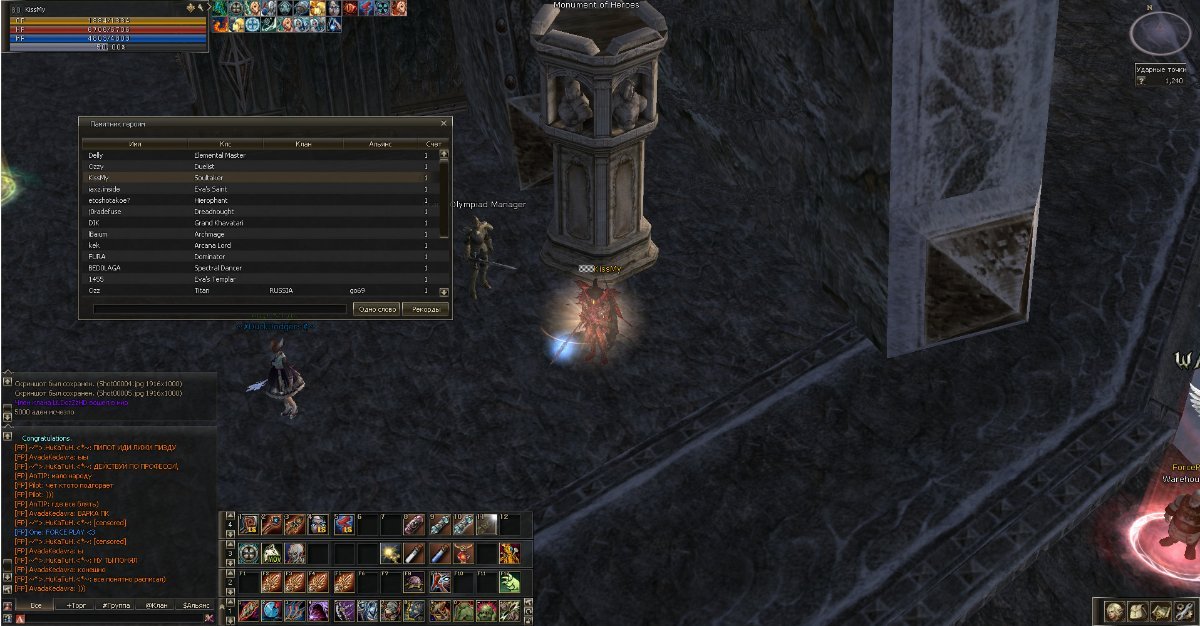Focus the text field beside Одно слово
This screenshot has height=626, width=1200.
(220, 309)
